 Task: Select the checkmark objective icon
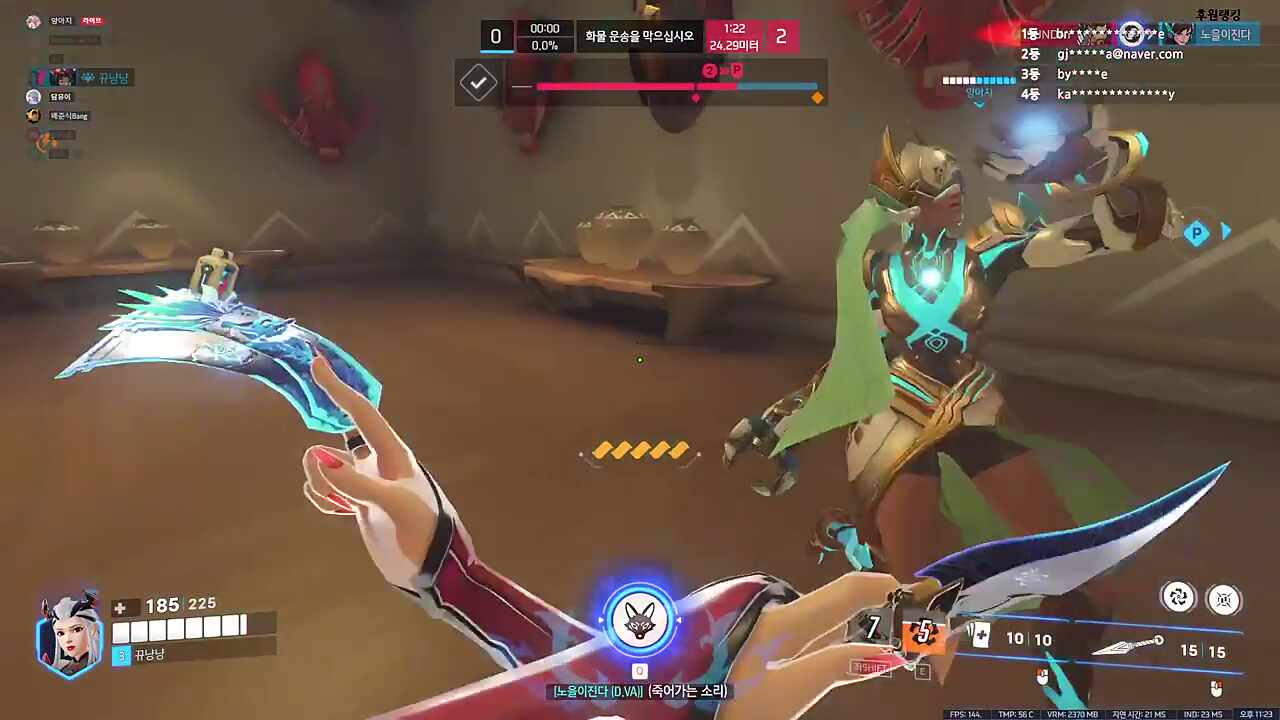[x=478, y=83]
